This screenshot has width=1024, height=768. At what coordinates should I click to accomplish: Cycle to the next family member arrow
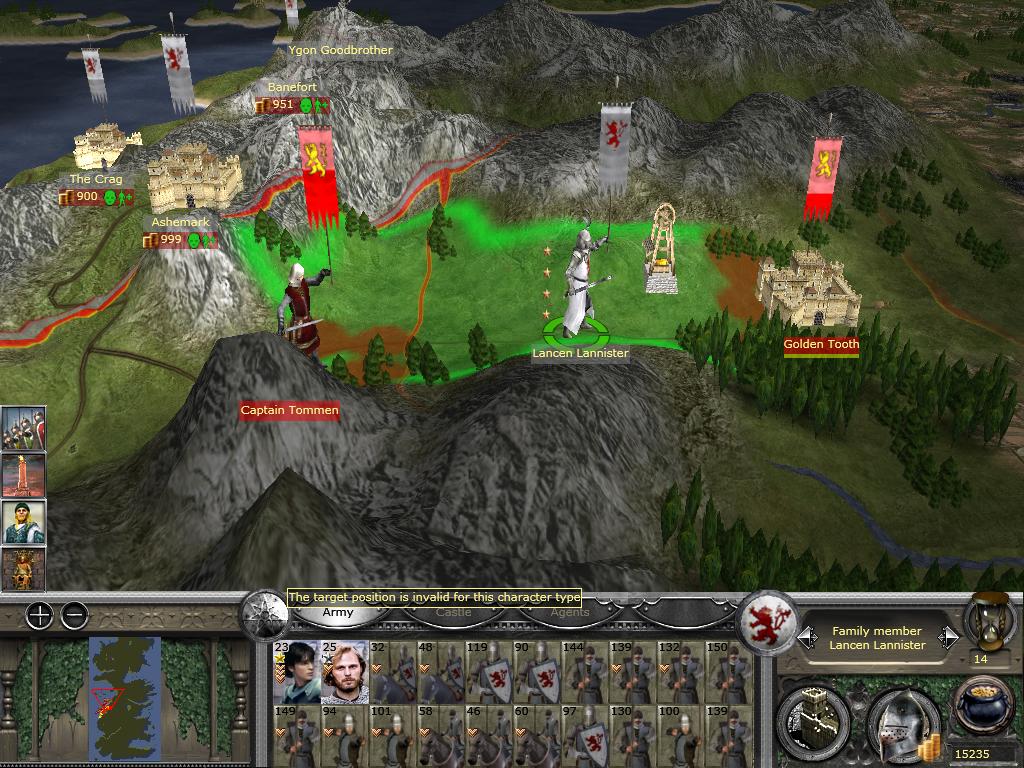click(x=947, y=637)
